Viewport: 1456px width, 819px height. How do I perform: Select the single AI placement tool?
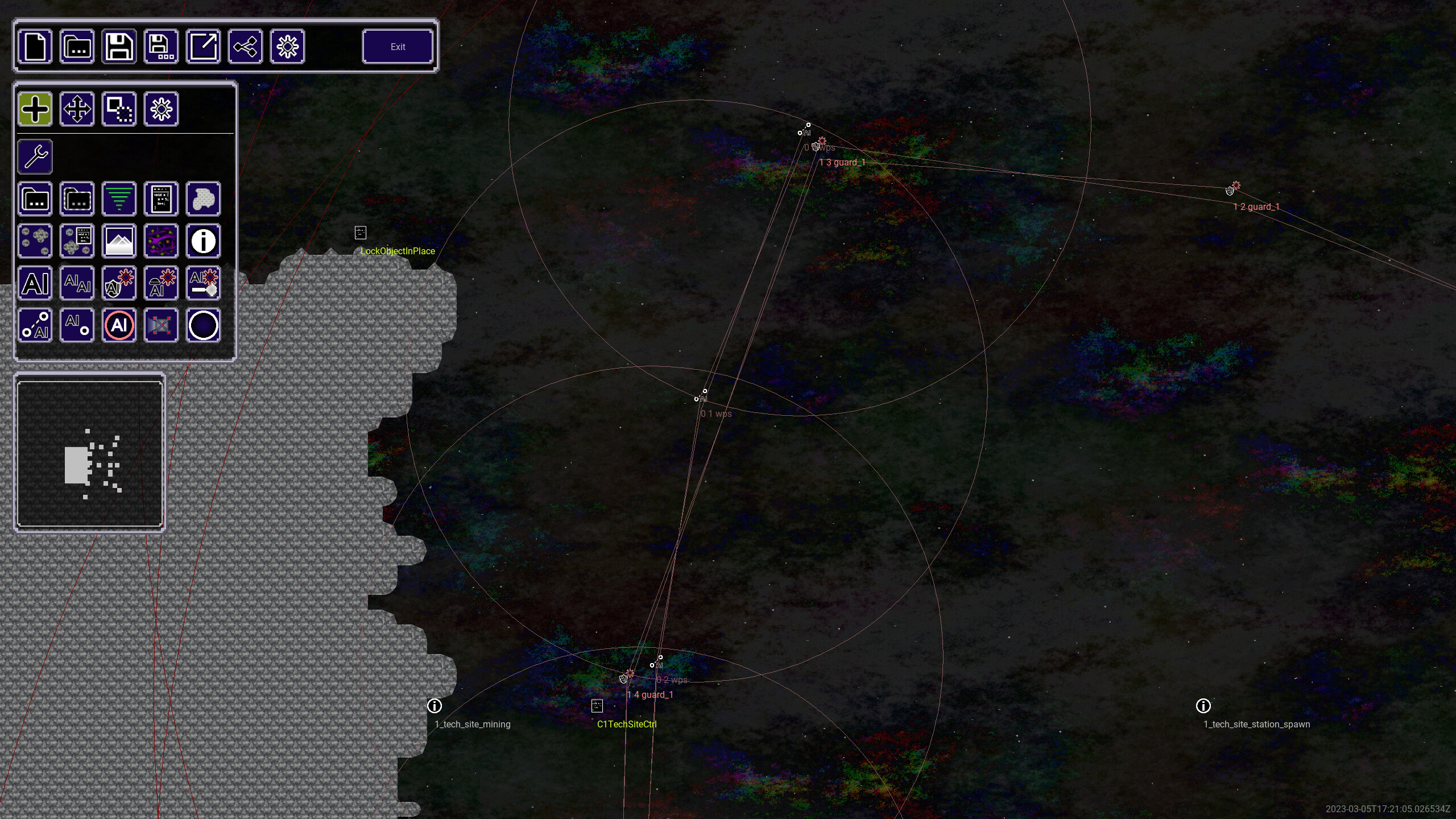[x=35, y=283]
